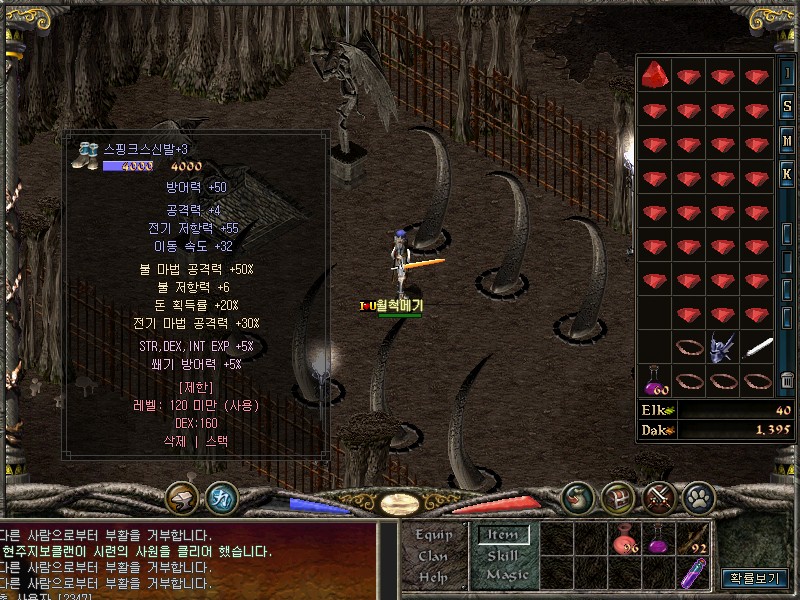Click the blue rune round button
The image size is (800, 600).
[221, 496]
